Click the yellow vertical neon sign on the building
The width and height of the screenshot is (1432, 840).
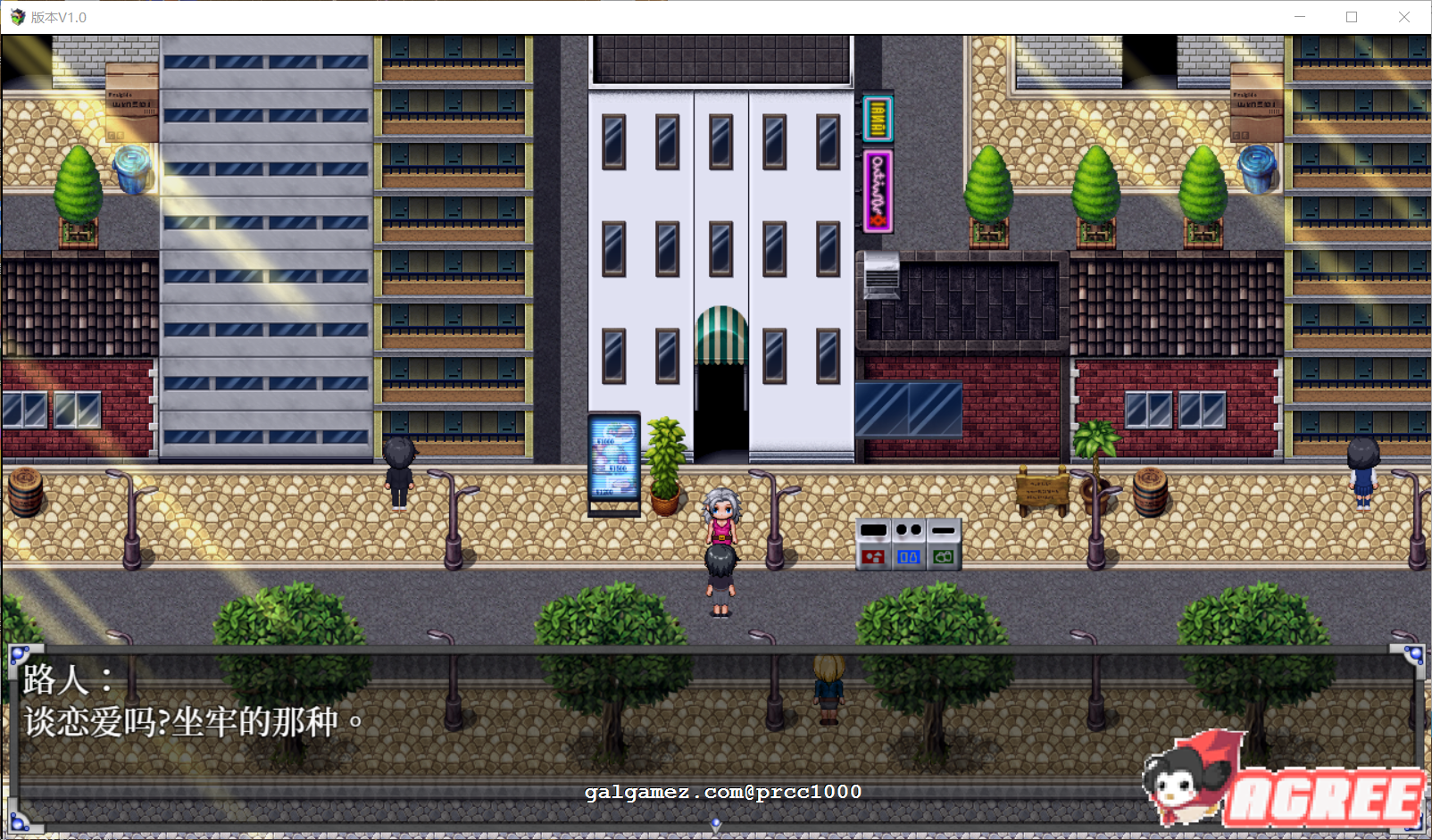(x=878, y=120)
